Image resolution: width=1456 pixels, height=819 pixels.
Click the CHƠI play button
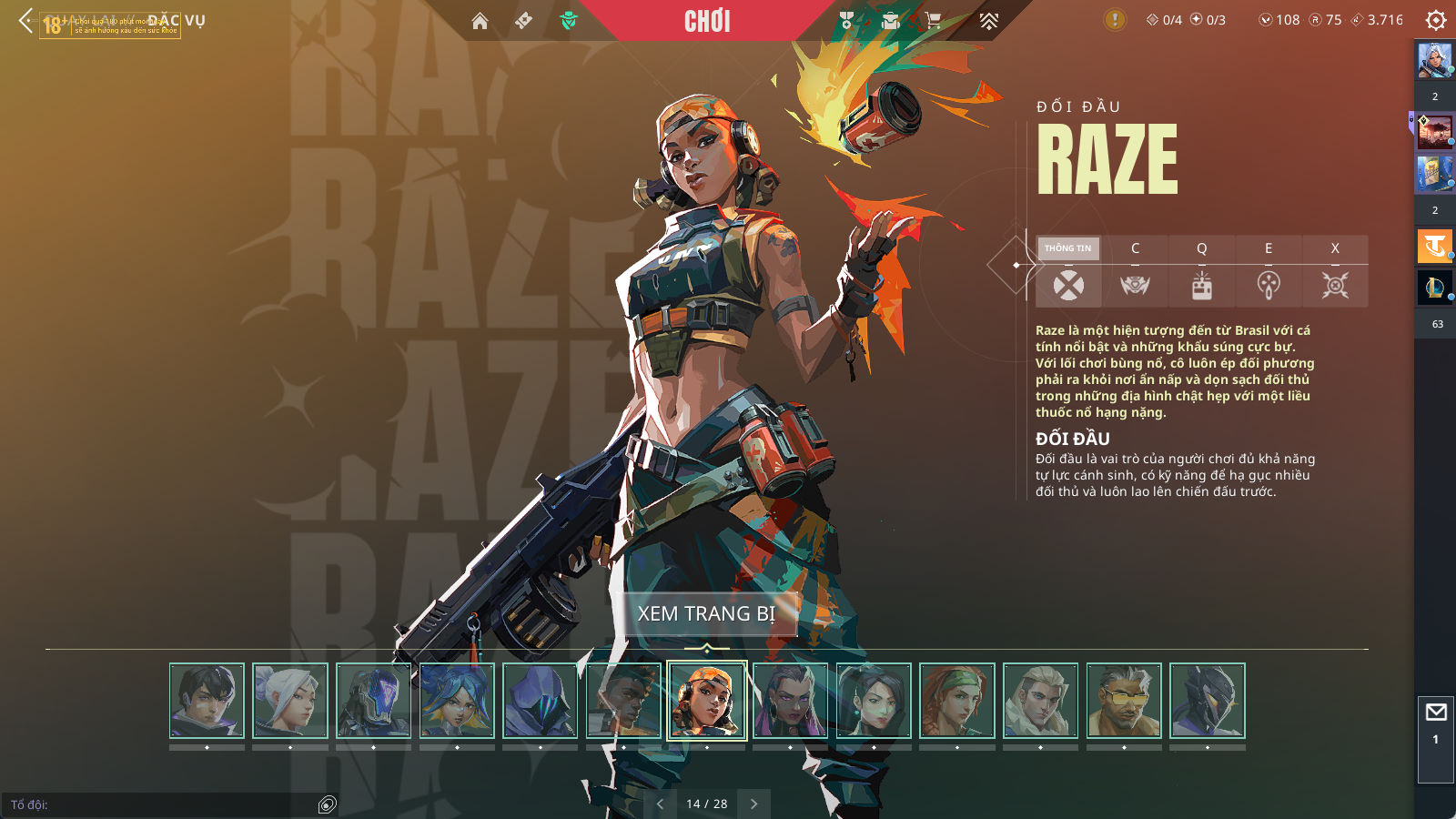[x=707, y=21]
